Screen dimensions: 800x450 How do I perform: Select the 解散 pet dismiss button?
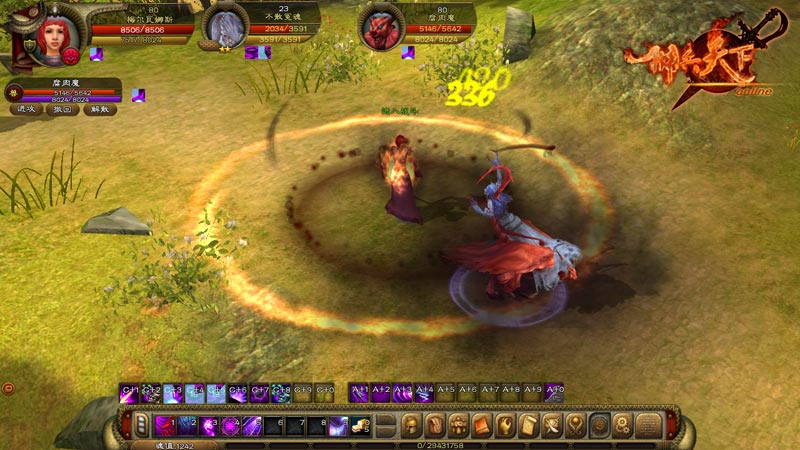[99, 109]
